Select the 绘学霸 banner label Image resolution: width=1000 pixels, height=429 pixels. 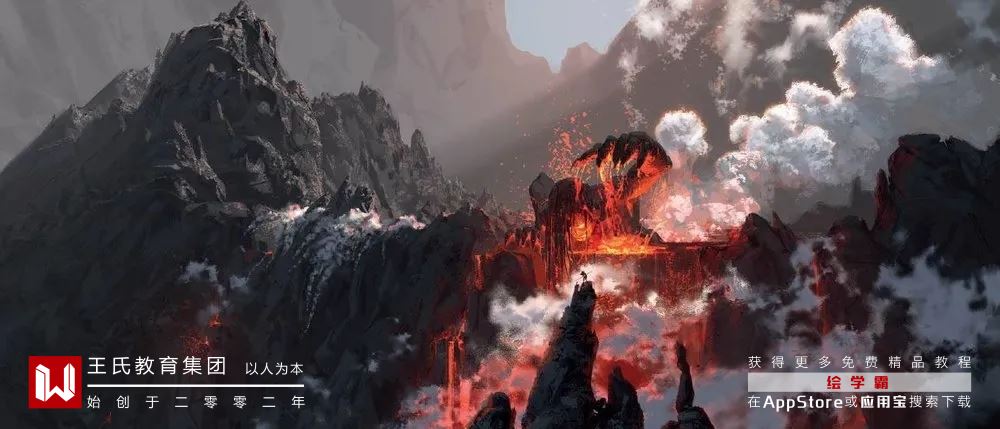point(859,382)
